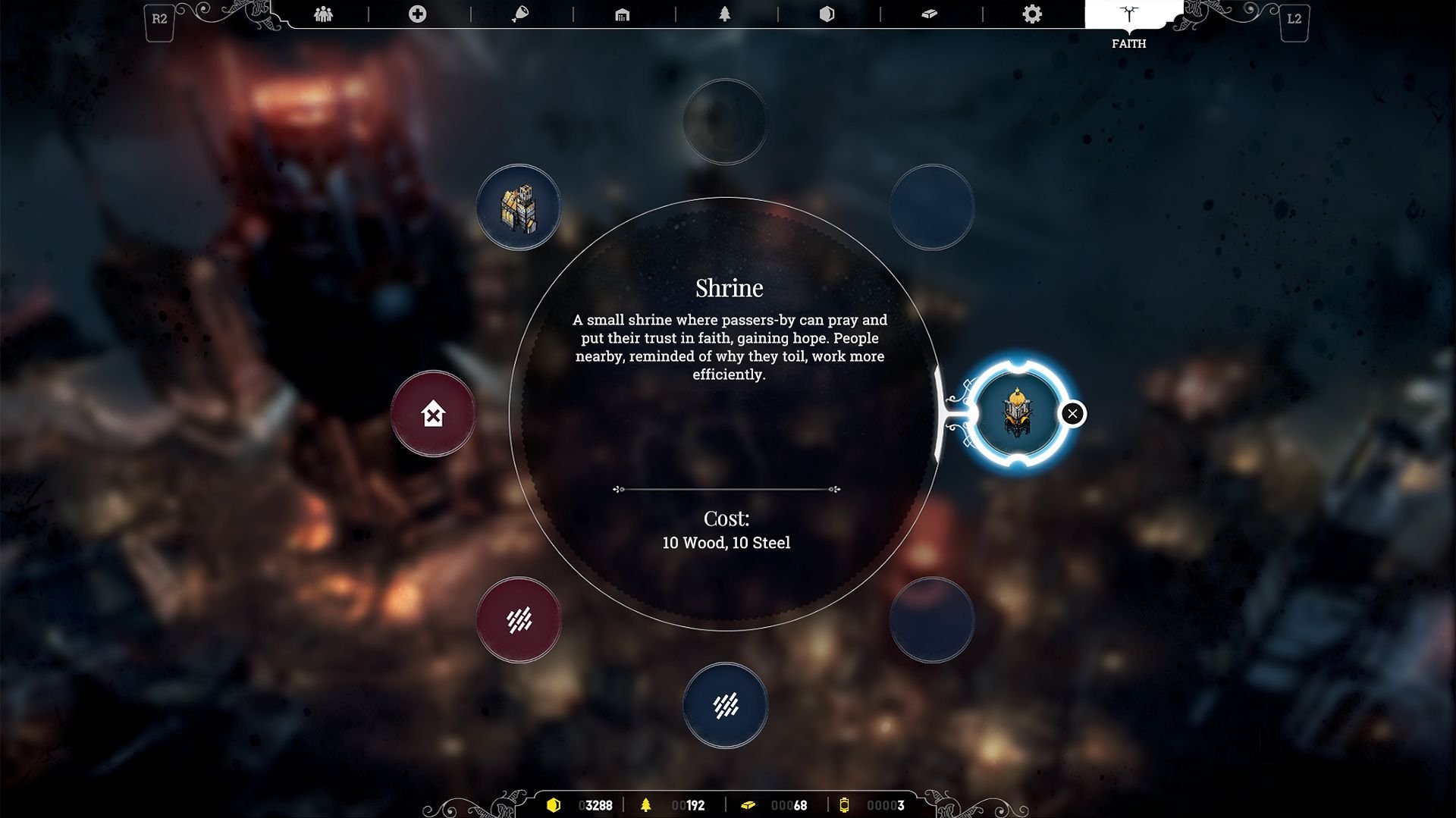Open the People build category
The height and width of the screenshot is (818, 1456).
322,13
